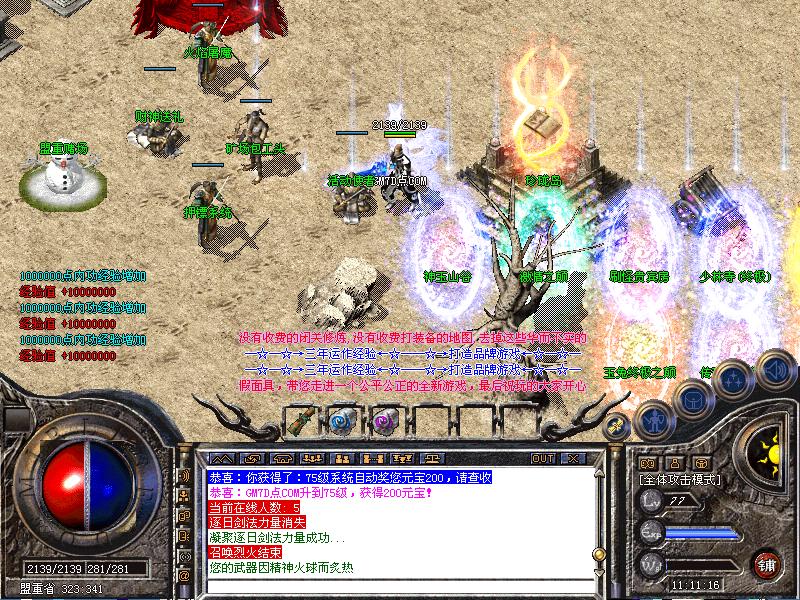Select the blue swirl stone belt item

[x=340, y=422]
